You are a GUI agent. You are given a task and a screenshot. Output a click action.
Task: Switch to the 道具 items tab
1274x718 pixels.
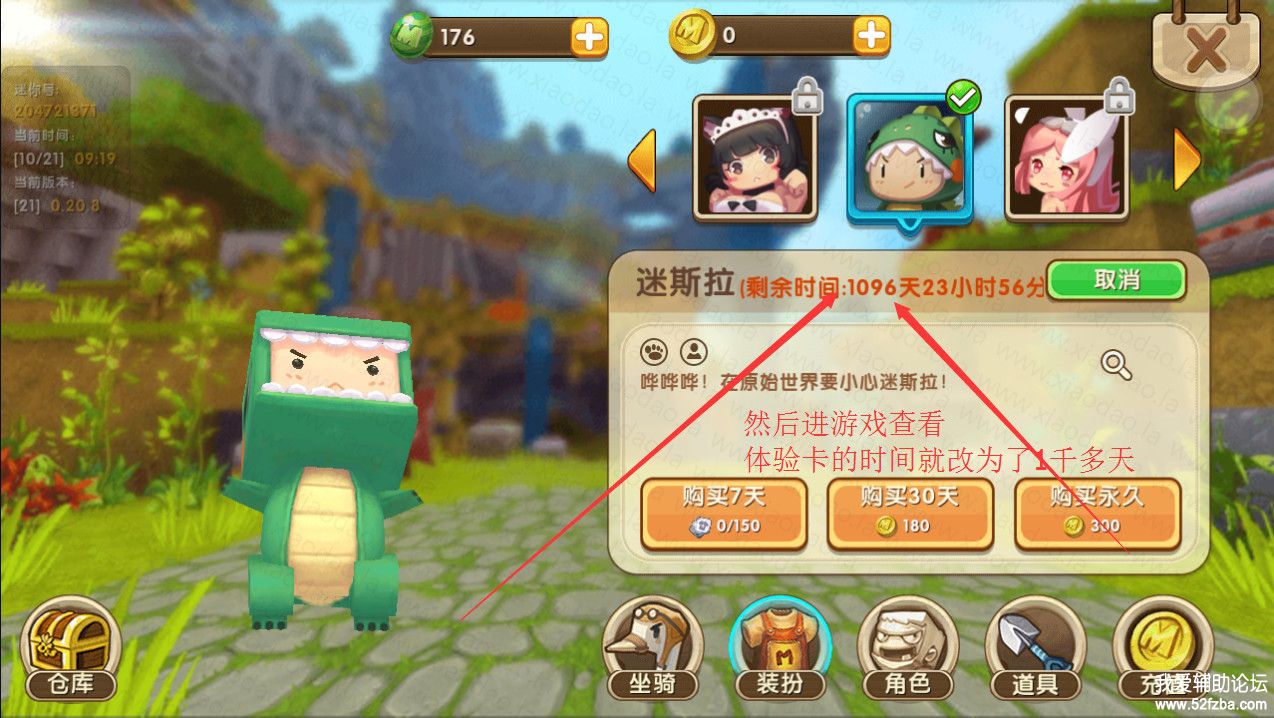click(x=1034, y=649)
